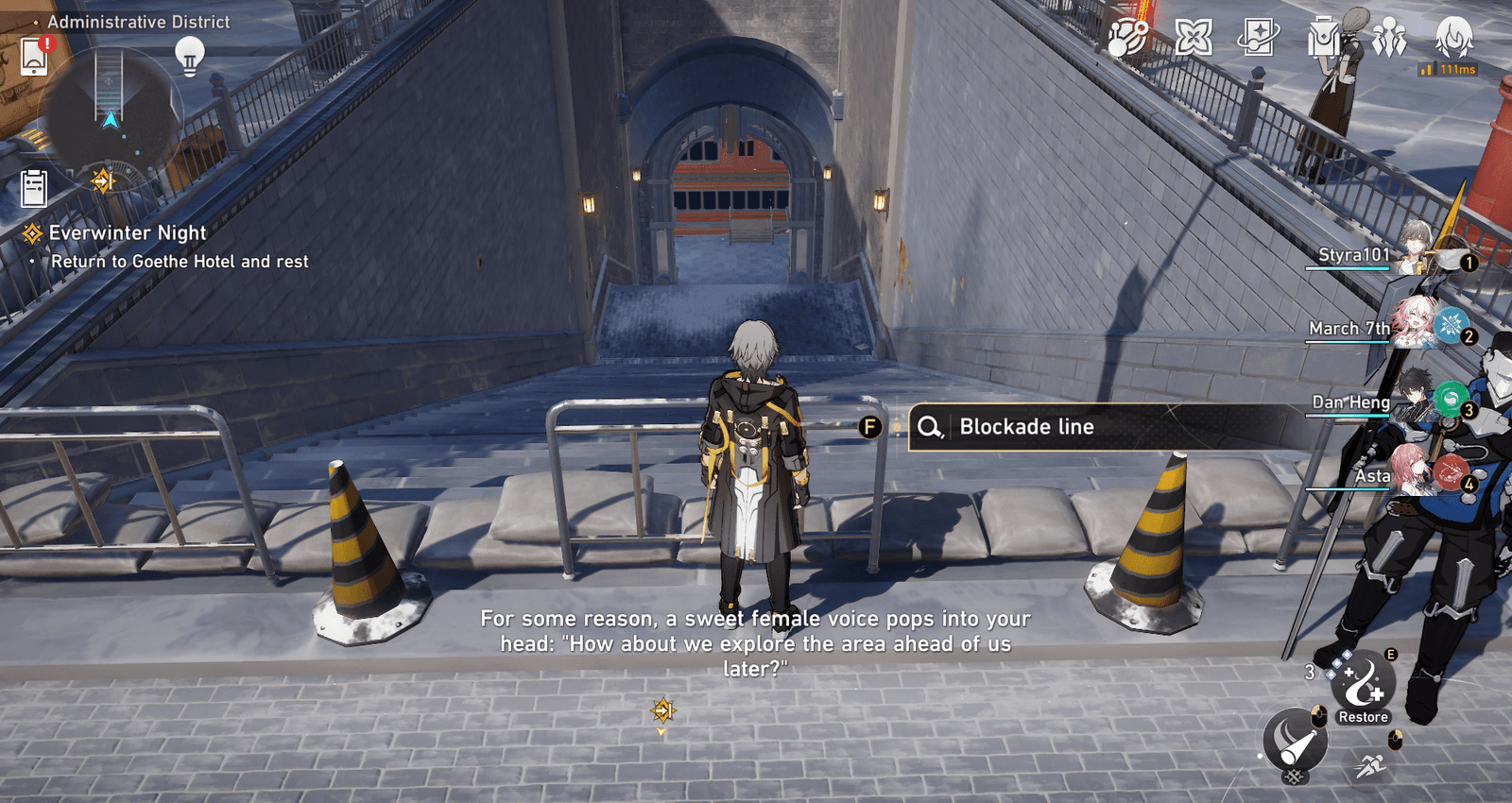1512x803 pixels.
Task: Open the inventory bag icon
Action: point(1322,40)
